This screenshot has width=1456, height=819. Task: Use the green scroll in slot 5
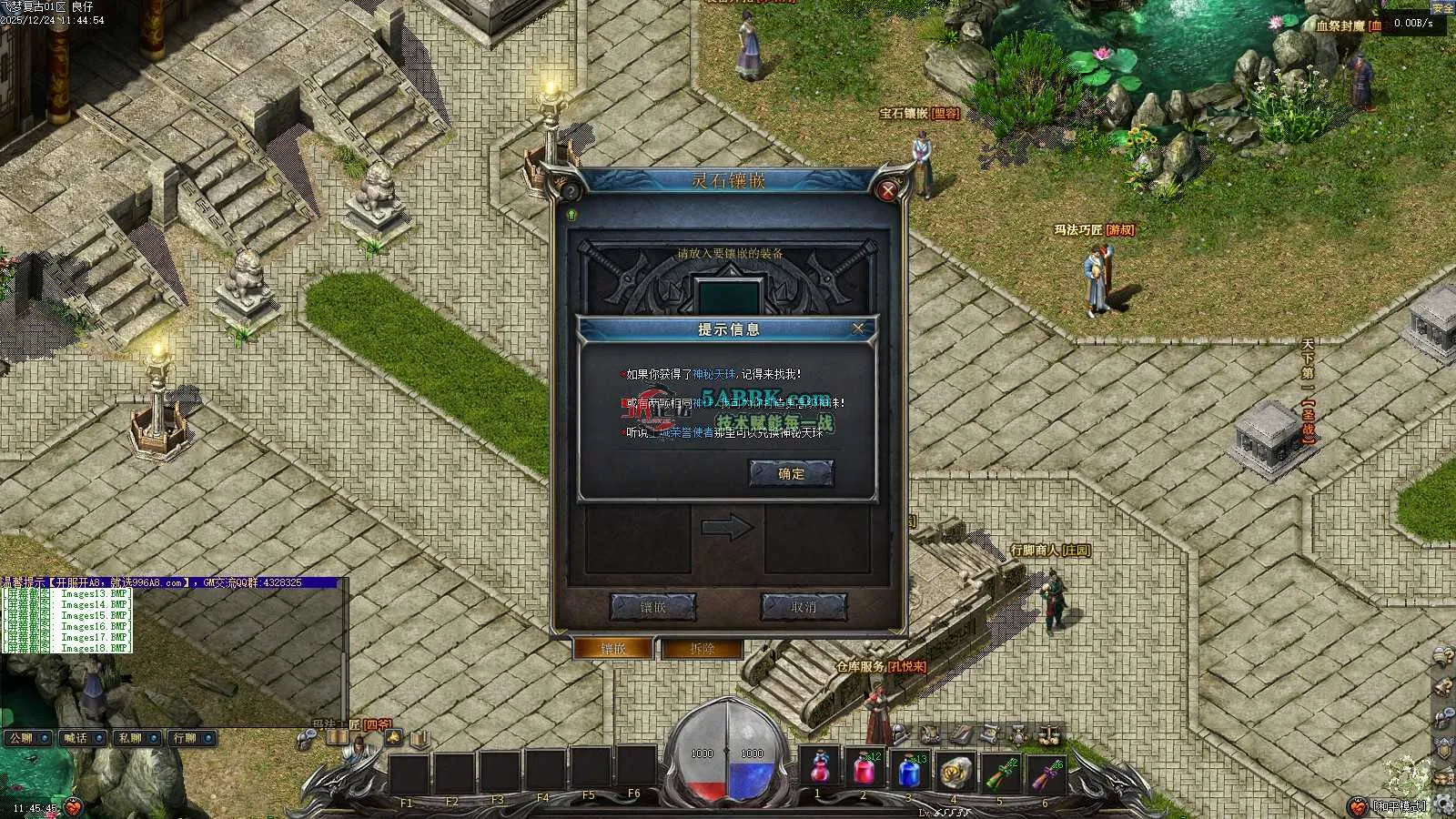click(1000, 770)
